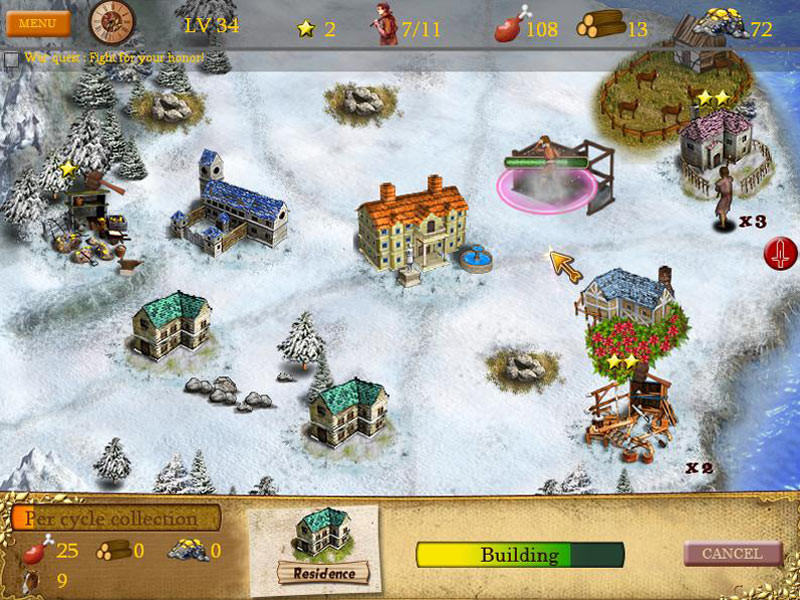Cancel the building in progress

[732, 553]
